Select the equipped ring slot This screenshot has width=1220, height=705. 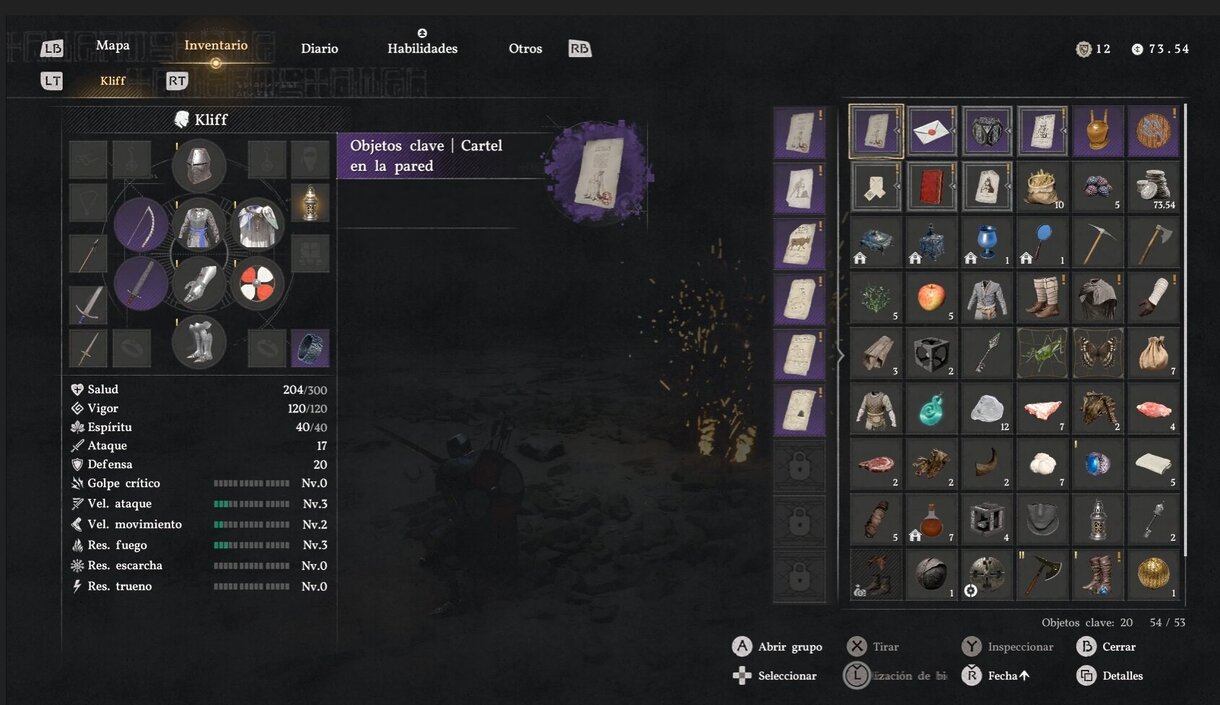[x=310, y=348]
